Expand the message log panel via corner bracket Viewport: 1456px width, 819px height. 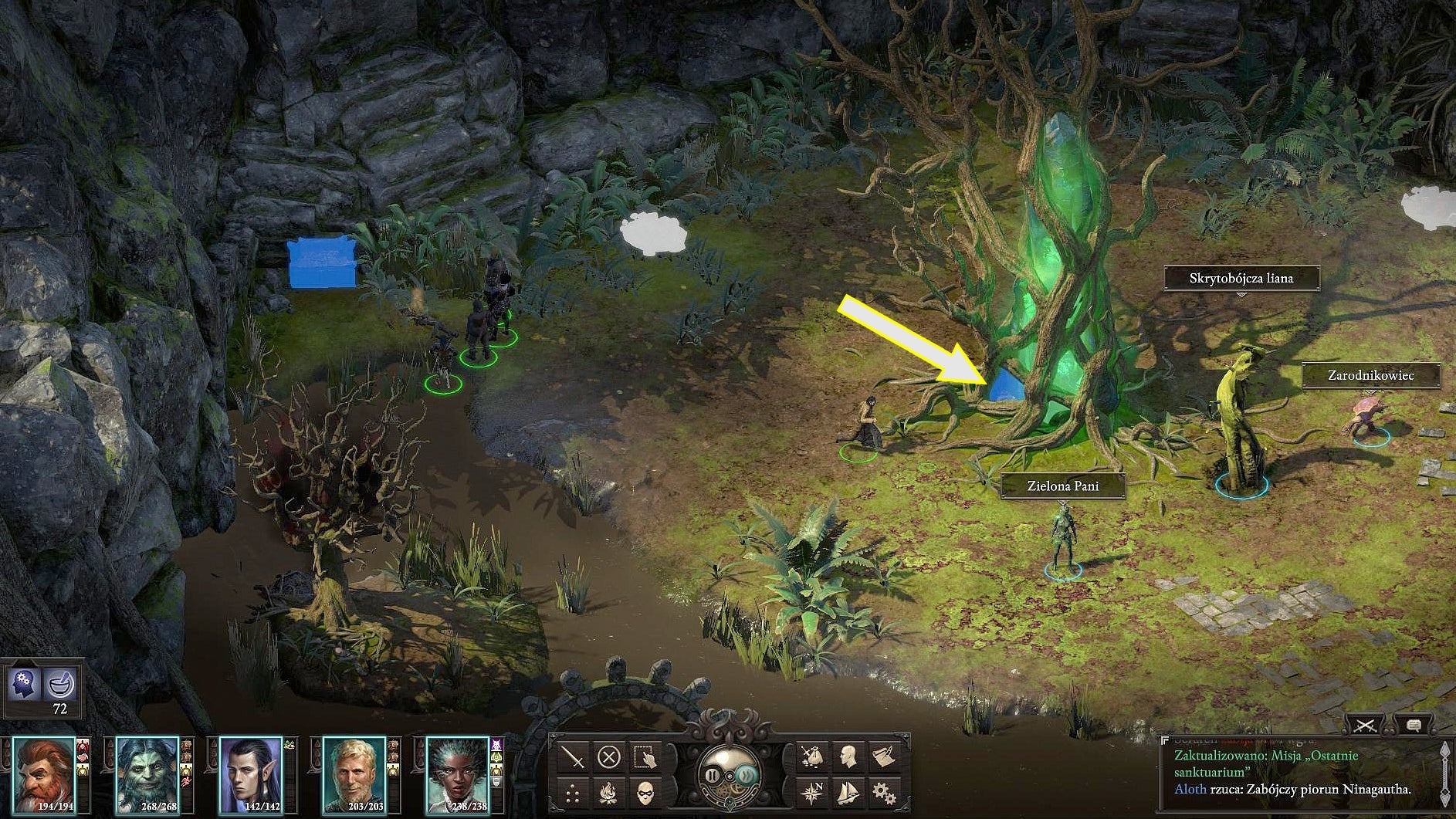(1165, 739)
